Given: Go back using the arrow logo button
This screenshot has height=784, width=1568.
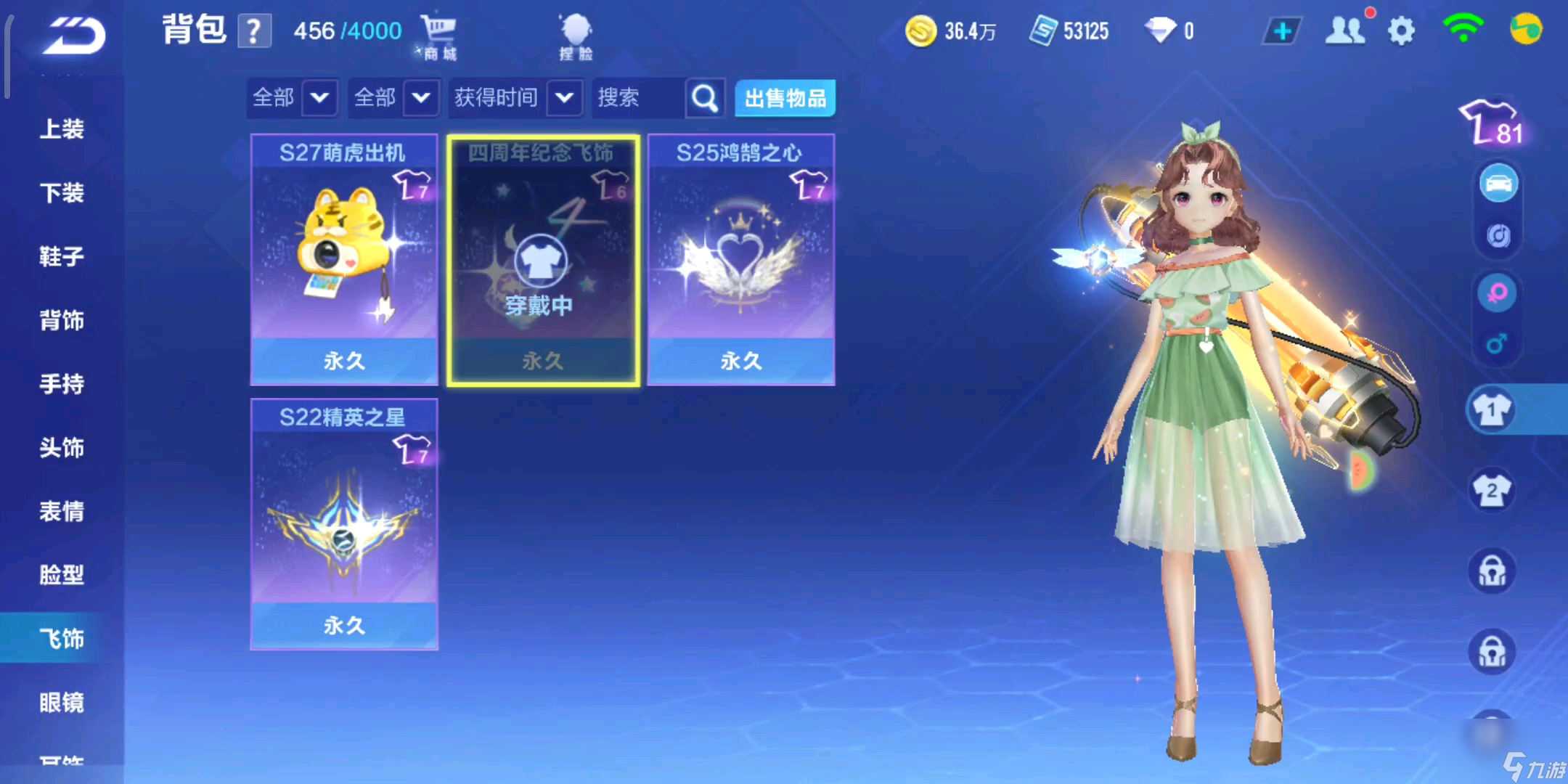Looking at the screenshot, I should point(74,36).
